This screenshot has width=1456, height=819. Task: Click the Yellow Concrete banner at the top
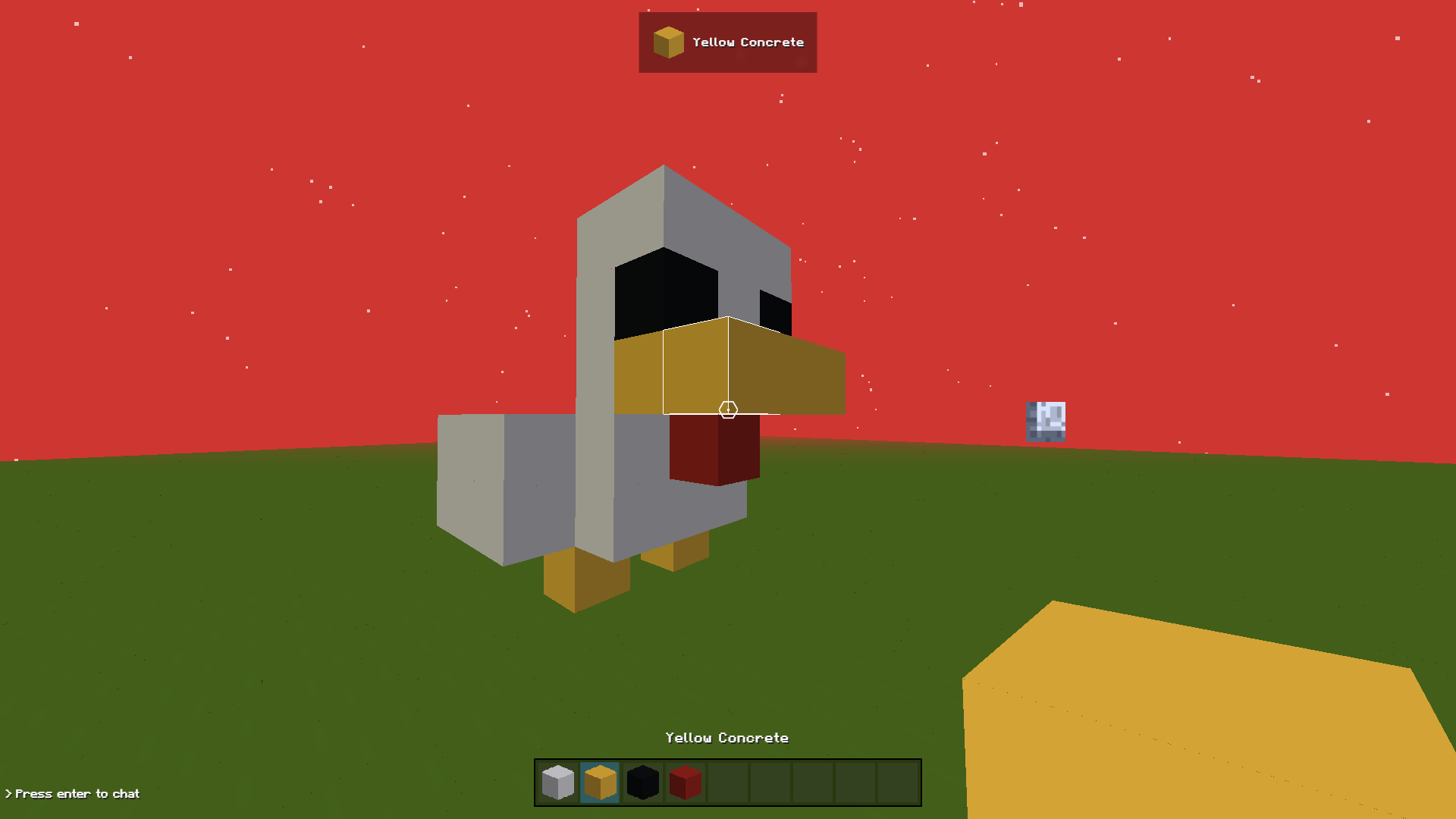coord(728,42)
